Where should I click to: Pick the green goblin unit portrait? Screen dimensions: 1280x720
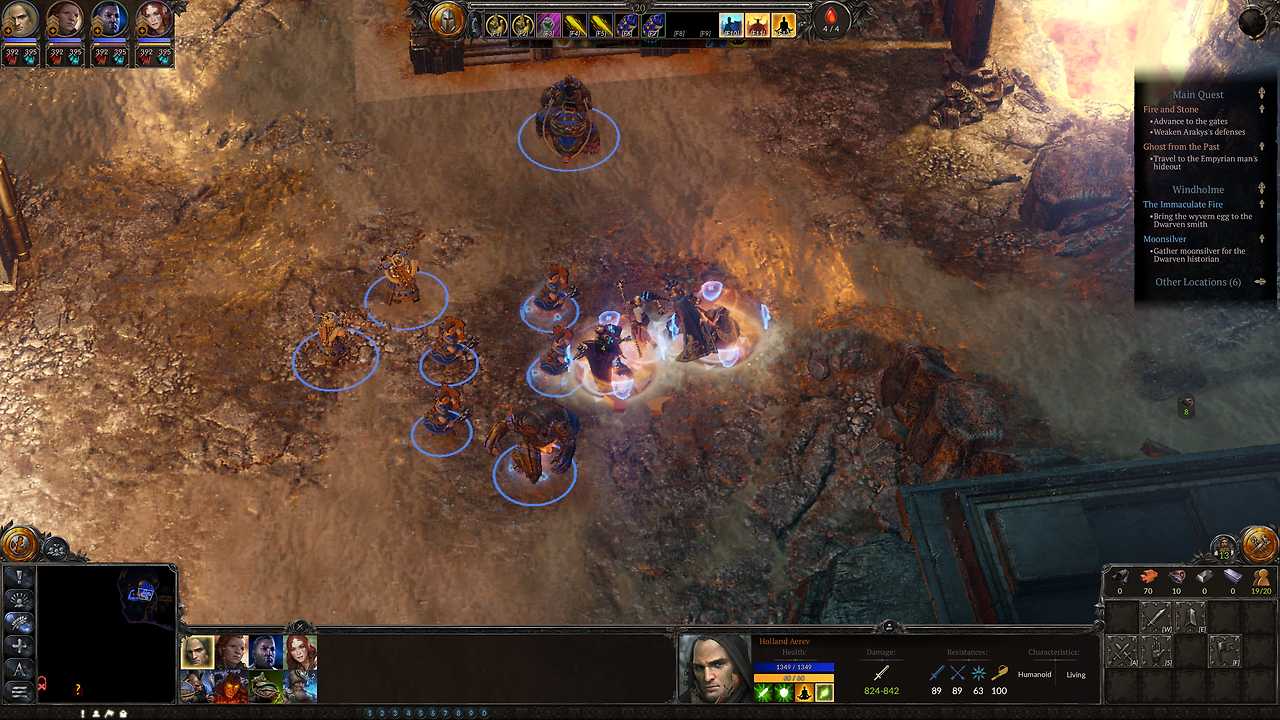tap(265, 686)
